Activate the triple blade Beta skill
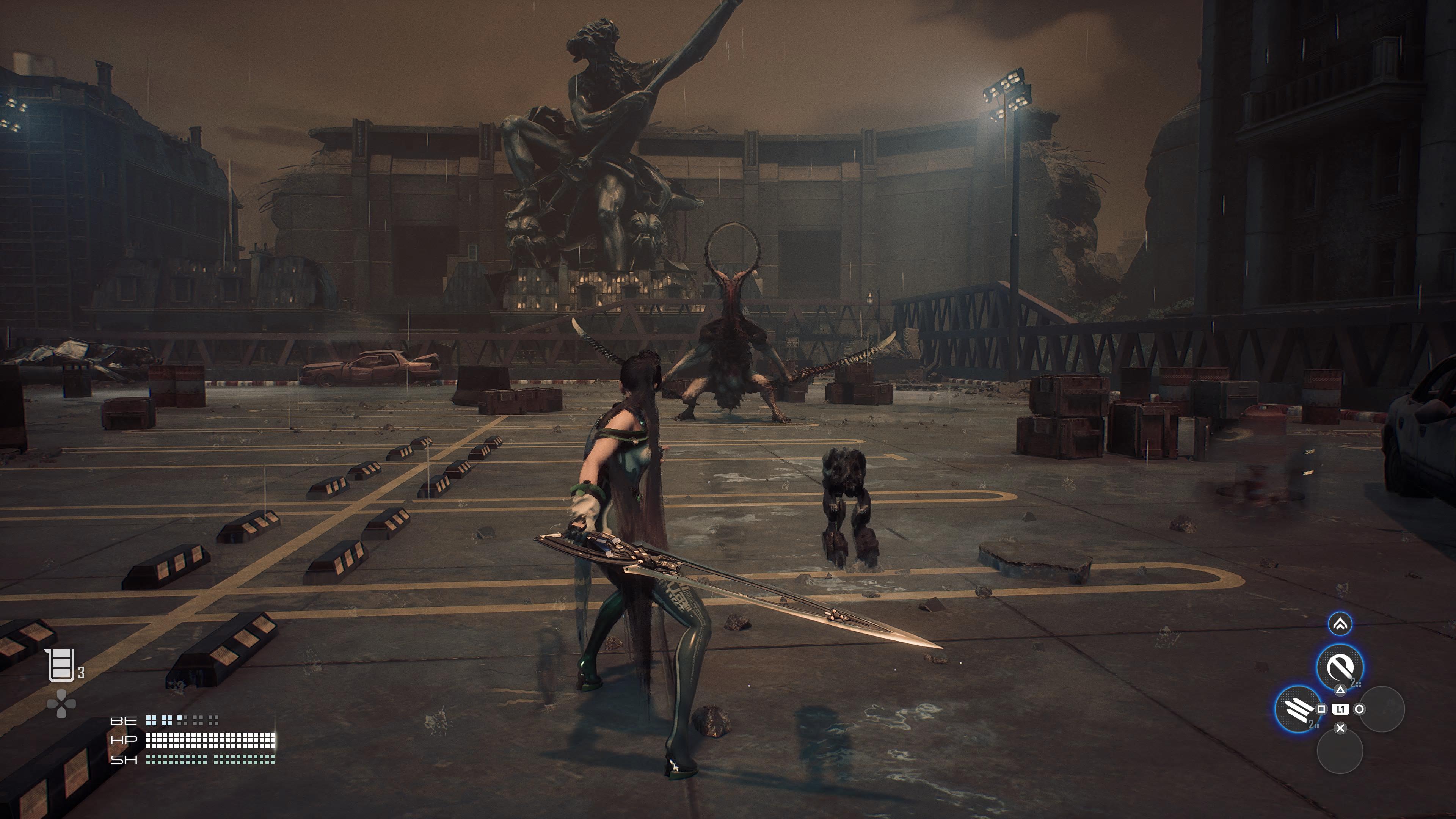The width and height of the screenshot is (1456, 819). tap(1298, 708)
